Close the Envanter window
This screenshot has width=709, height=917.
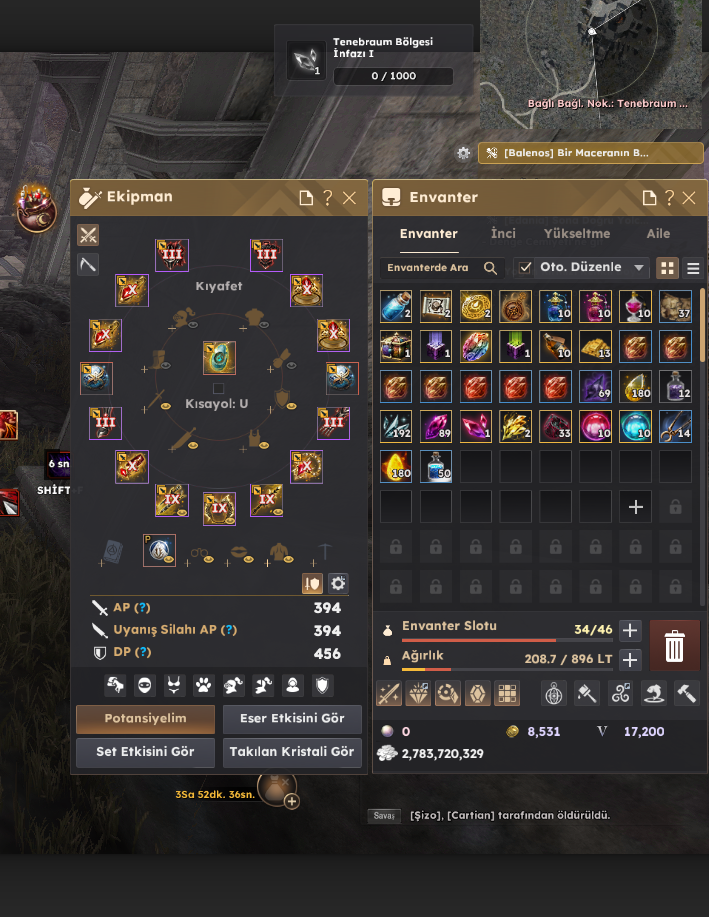(690, 198)
